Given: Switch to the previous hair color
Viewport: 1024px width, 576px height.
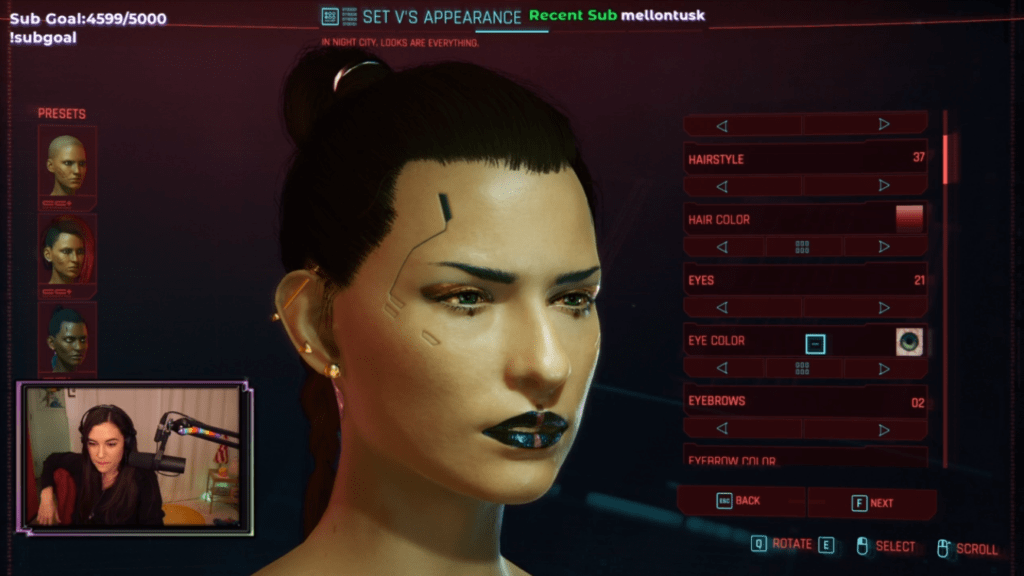Looking at the screenshot, I should point(722,247).
